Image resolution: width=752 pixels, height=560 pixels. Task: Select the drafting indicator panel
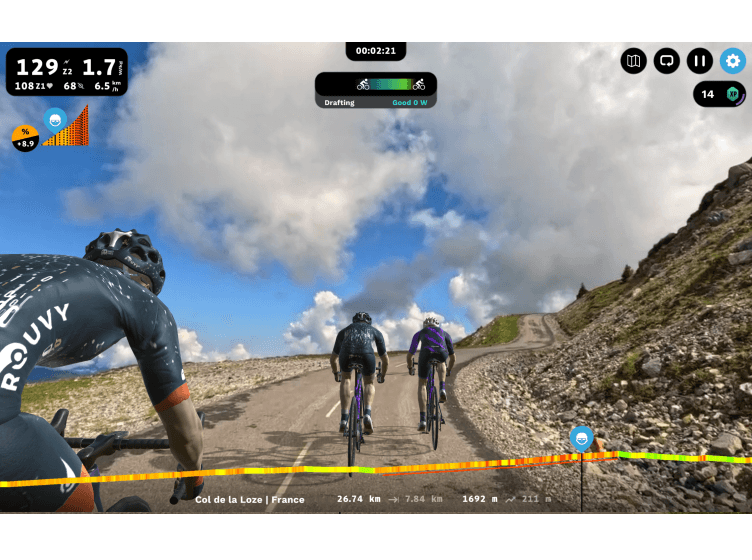click(376, 90)
